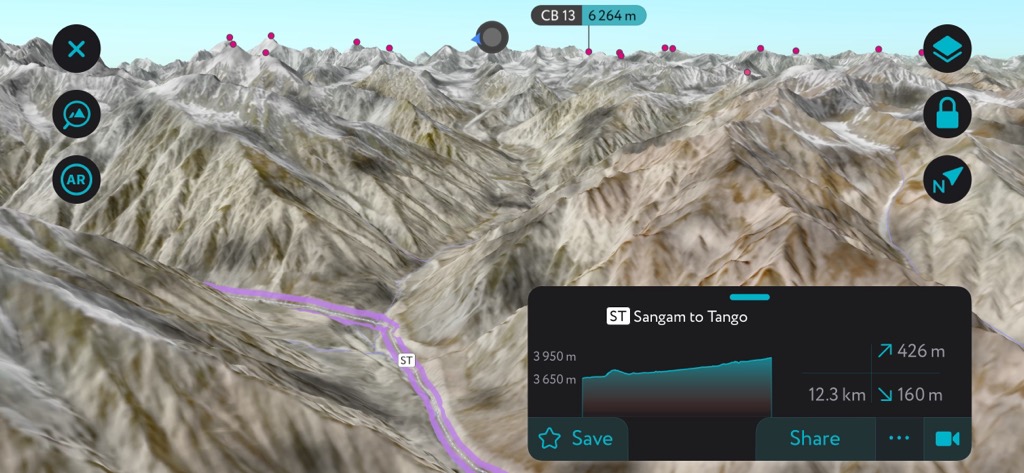Select the CB 13 peak label
1024x473 pixels.
pos(588,15)
